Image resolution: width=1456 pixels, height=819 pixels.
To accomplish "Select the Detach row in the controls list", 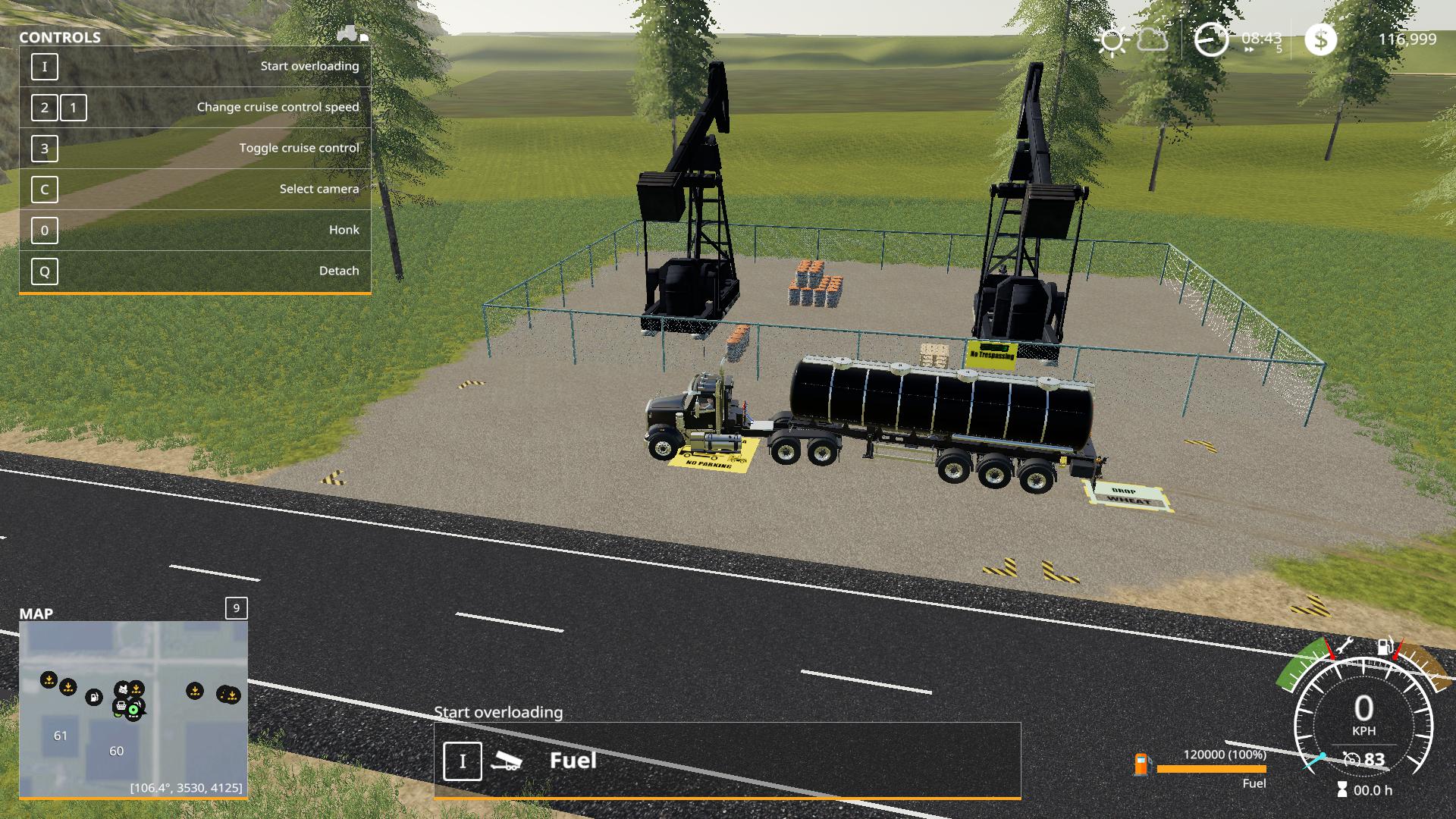I will click(195, 271).
